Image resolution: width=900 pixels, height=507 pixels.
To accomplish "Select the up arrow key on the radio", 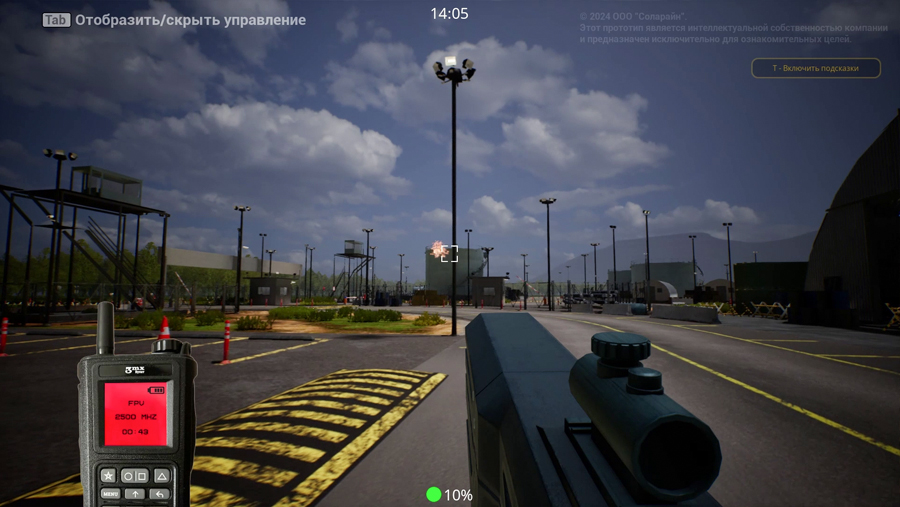I will 135,494.
